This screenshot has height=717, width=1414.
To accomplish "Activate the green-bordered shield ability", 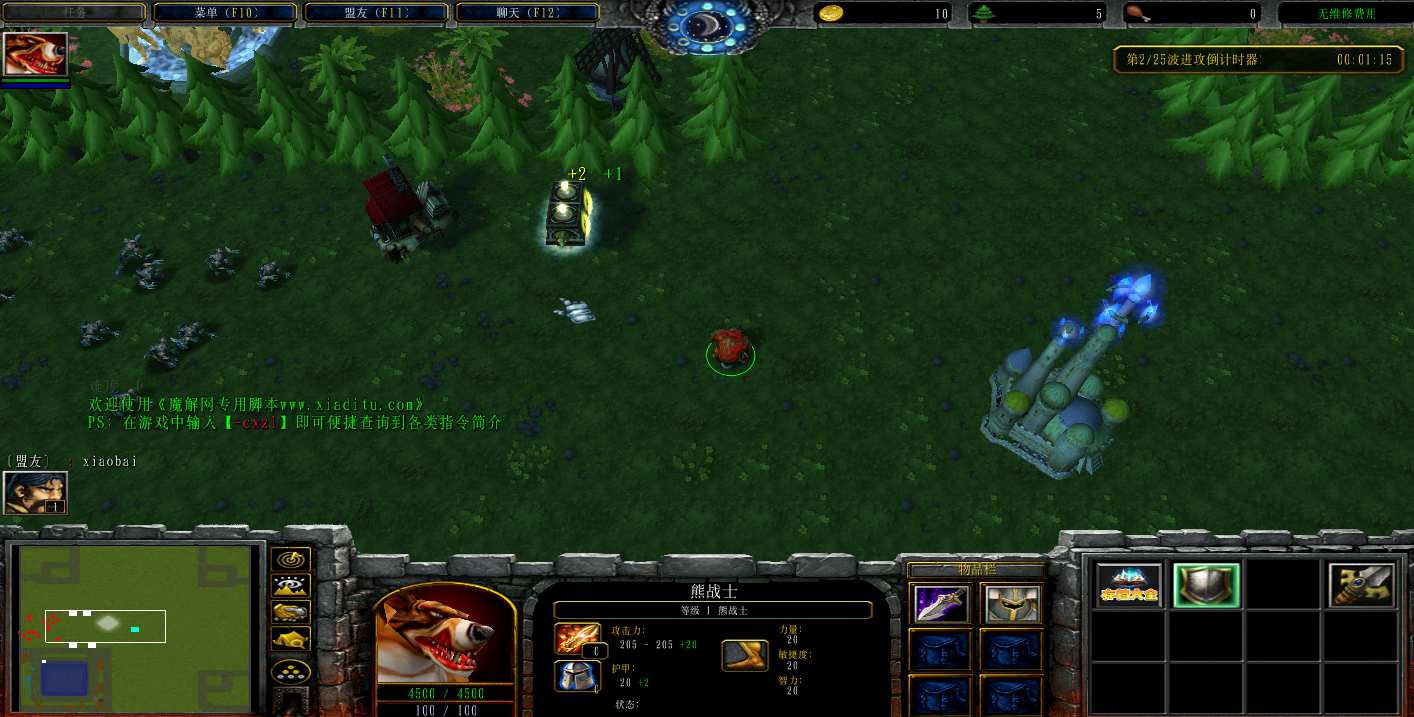I will click(1207, 586).
